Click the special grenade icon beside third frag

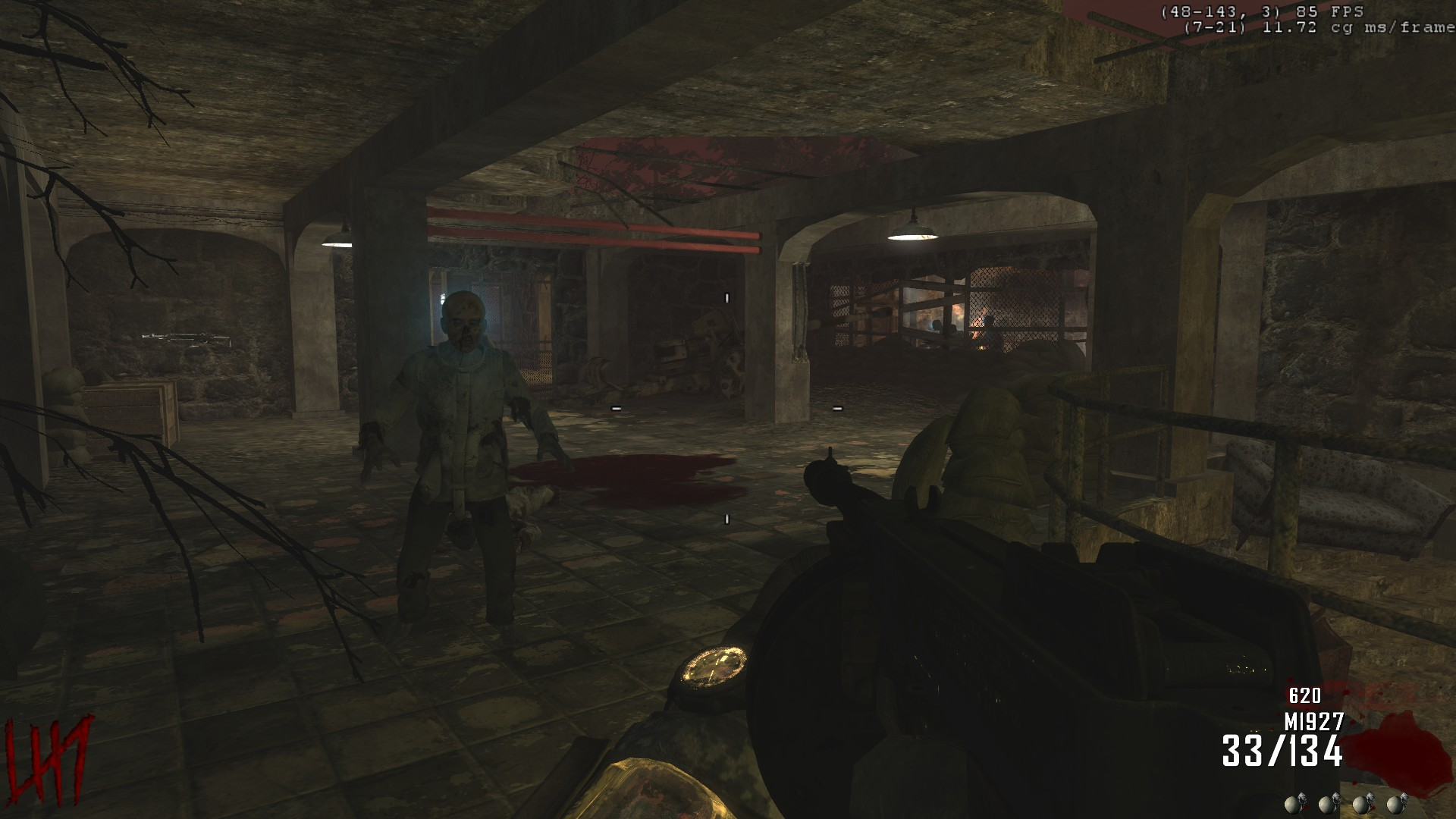tap(1370, 799)
